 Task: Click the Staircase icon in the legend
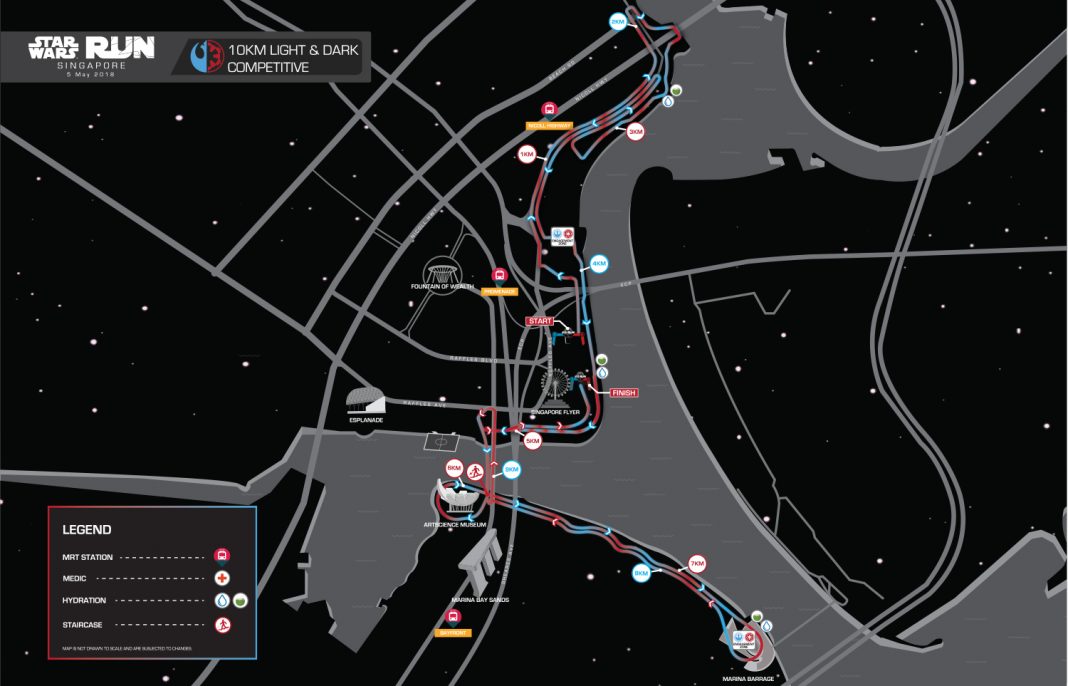(222, 624)
